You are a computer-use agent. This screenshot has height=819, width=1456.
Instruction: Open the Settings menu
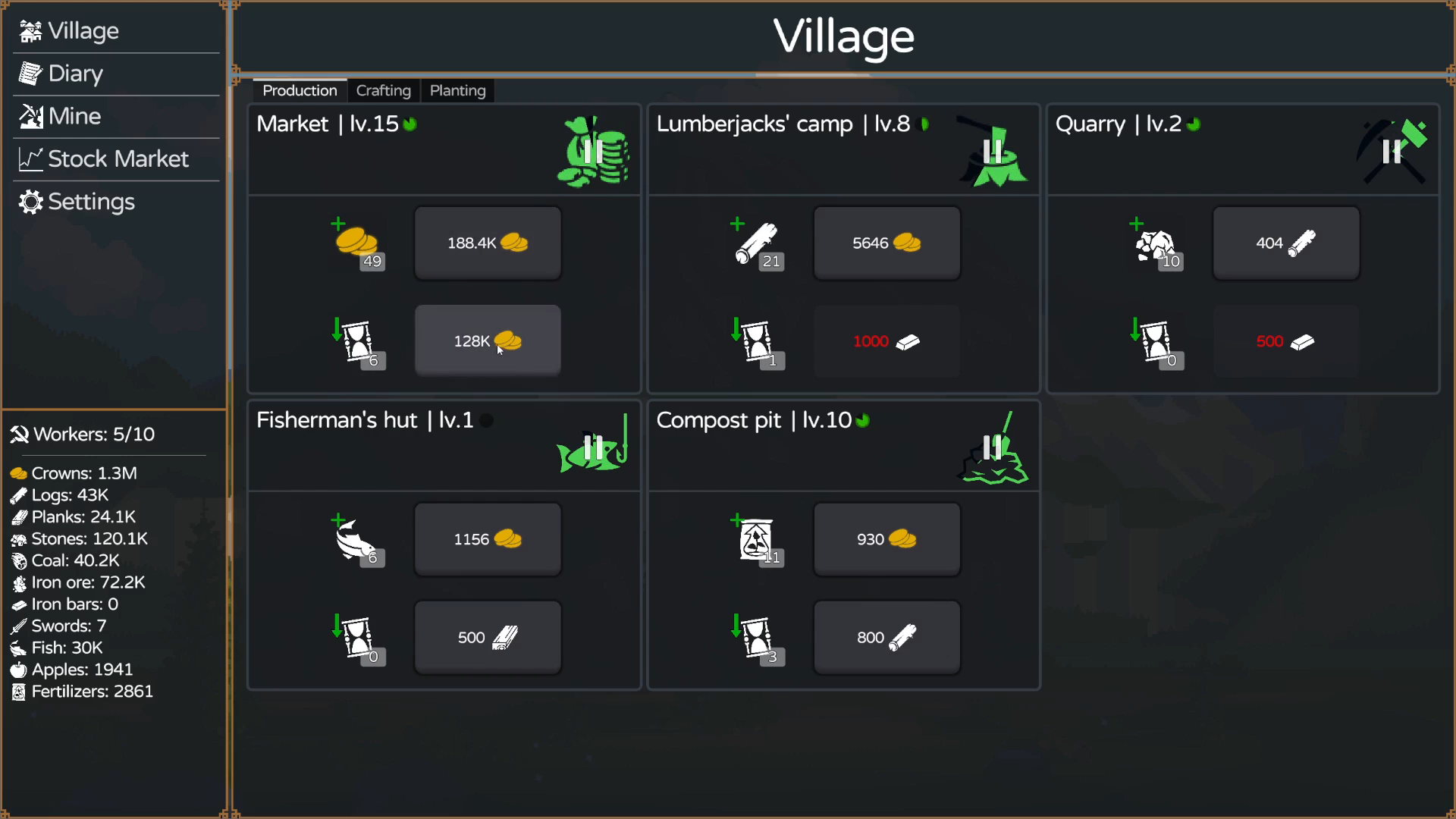90,202
